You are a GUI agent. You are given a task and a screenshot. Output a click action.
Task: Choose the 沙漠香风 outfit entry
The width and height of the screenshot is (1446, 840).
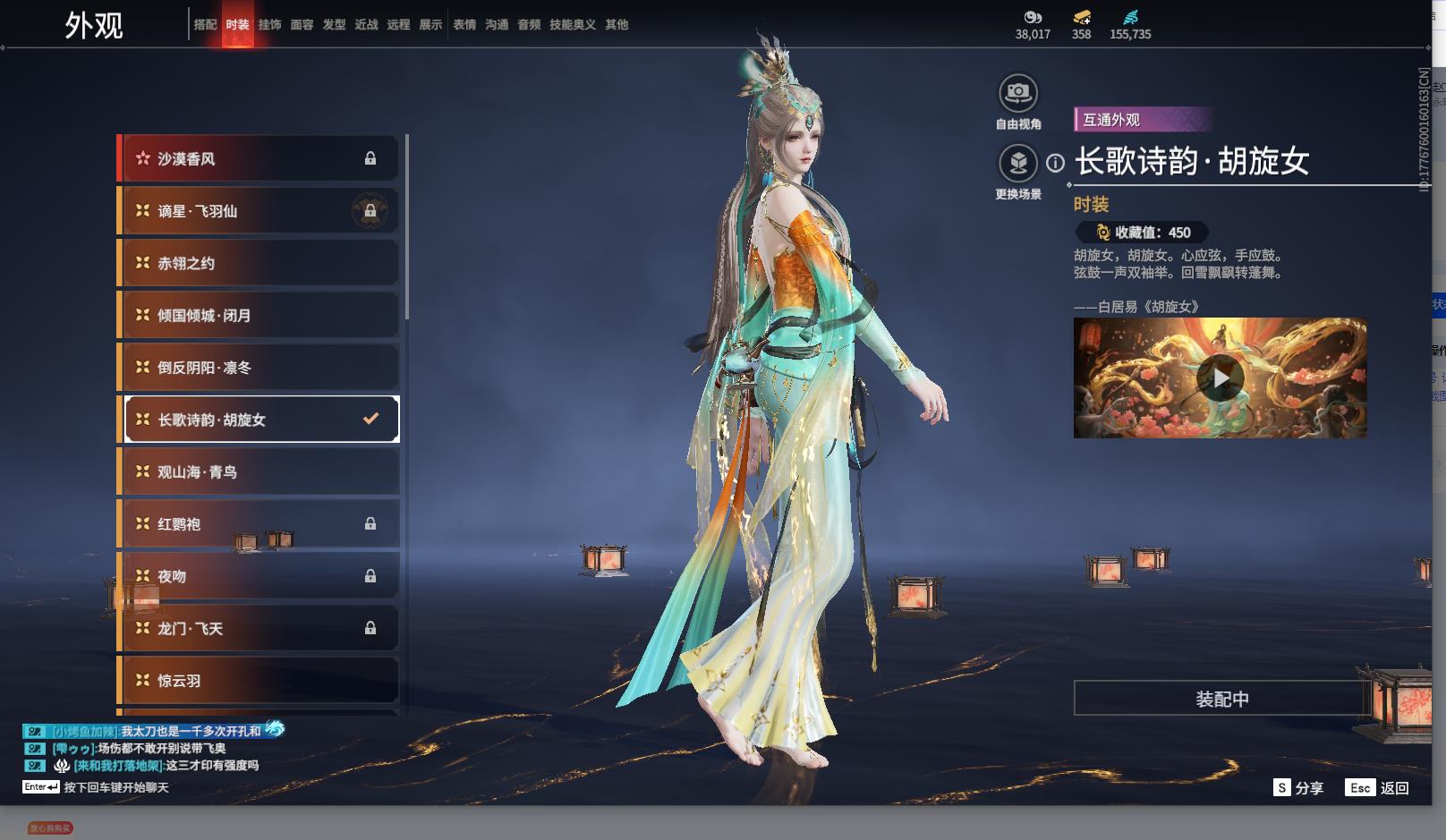[x=259, y=159]
